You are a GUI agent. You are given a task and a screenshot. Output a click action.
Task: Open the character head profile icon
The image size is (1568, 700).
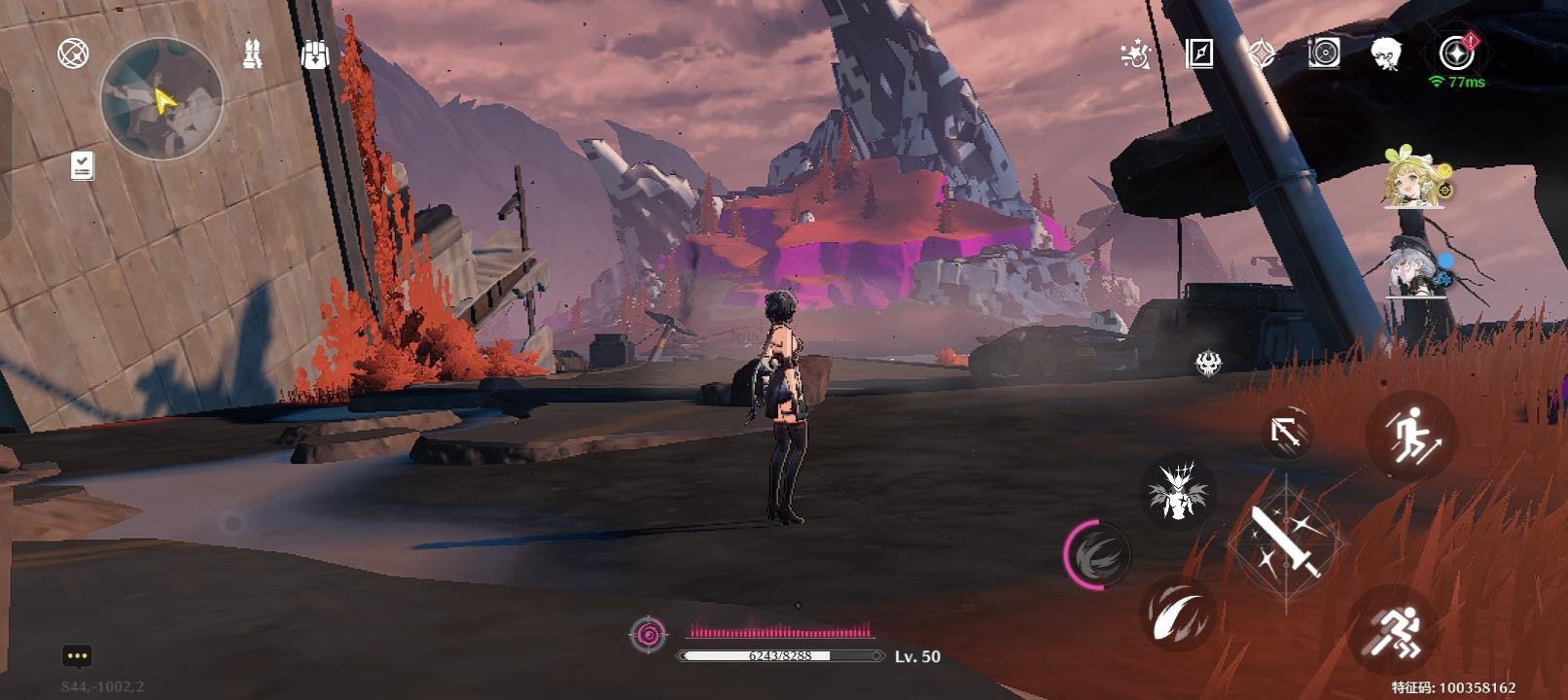pyautogui.click(x=1385, y=54)
